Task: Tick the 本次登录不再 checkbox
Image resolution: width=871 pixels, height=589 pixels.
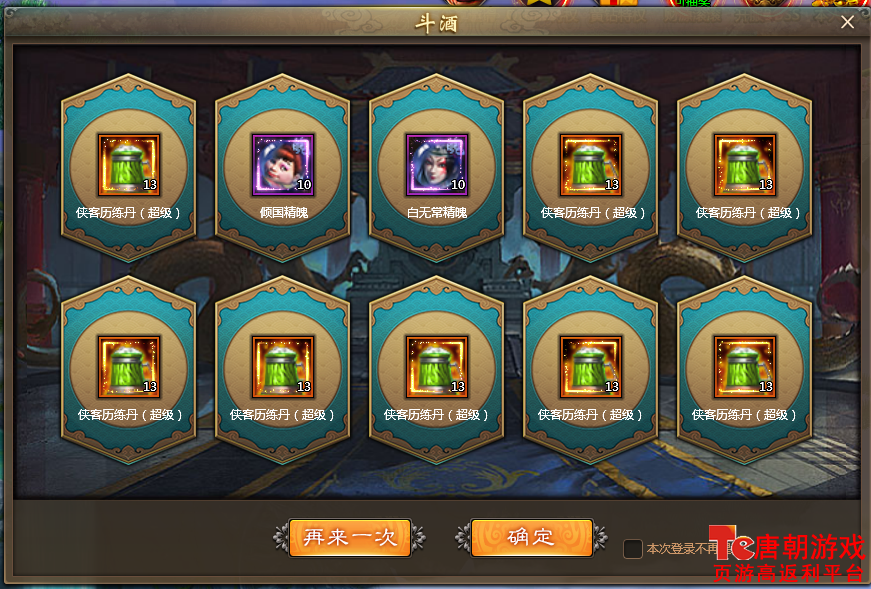Action: click(632, 548)
